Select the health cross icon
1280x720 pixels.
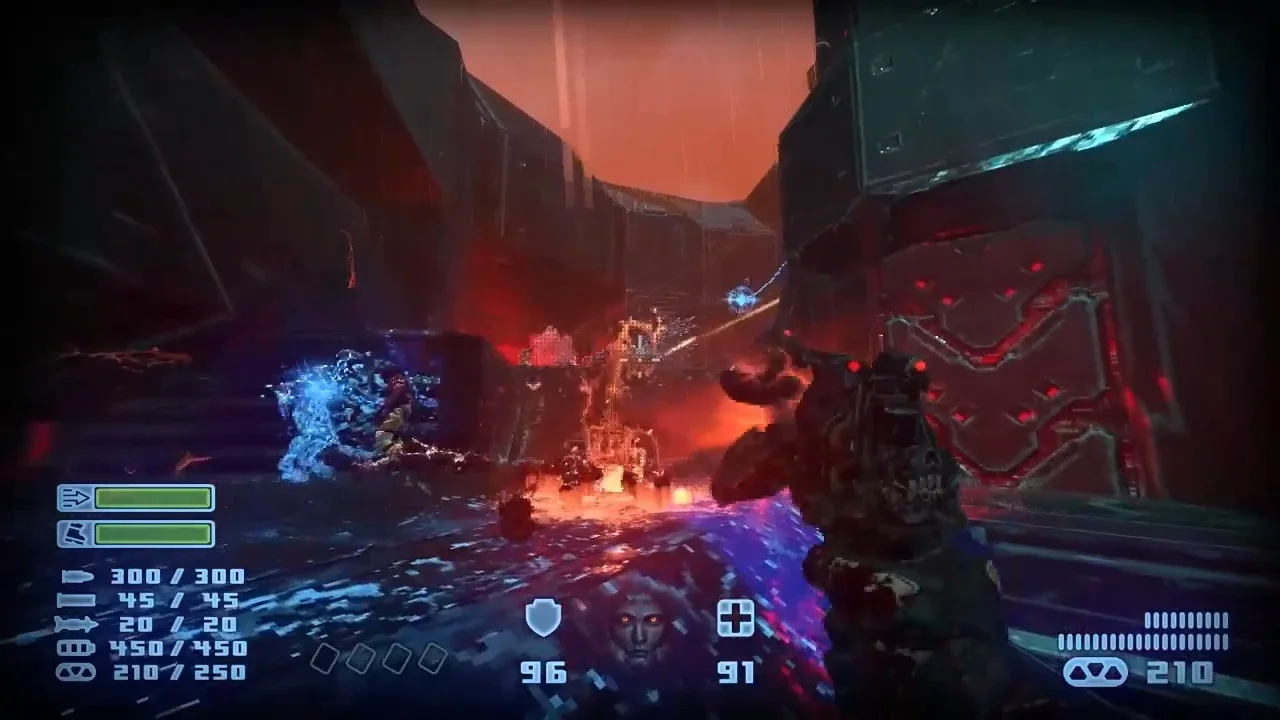(x=736, y=619)
